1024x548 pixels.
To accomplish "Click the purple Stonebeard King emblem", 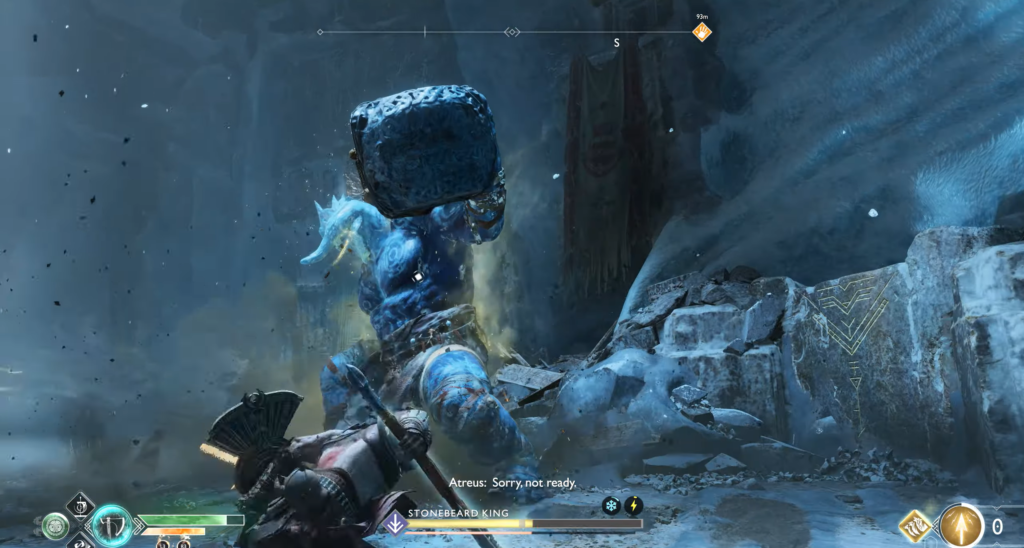I will (x=396, y=522).
